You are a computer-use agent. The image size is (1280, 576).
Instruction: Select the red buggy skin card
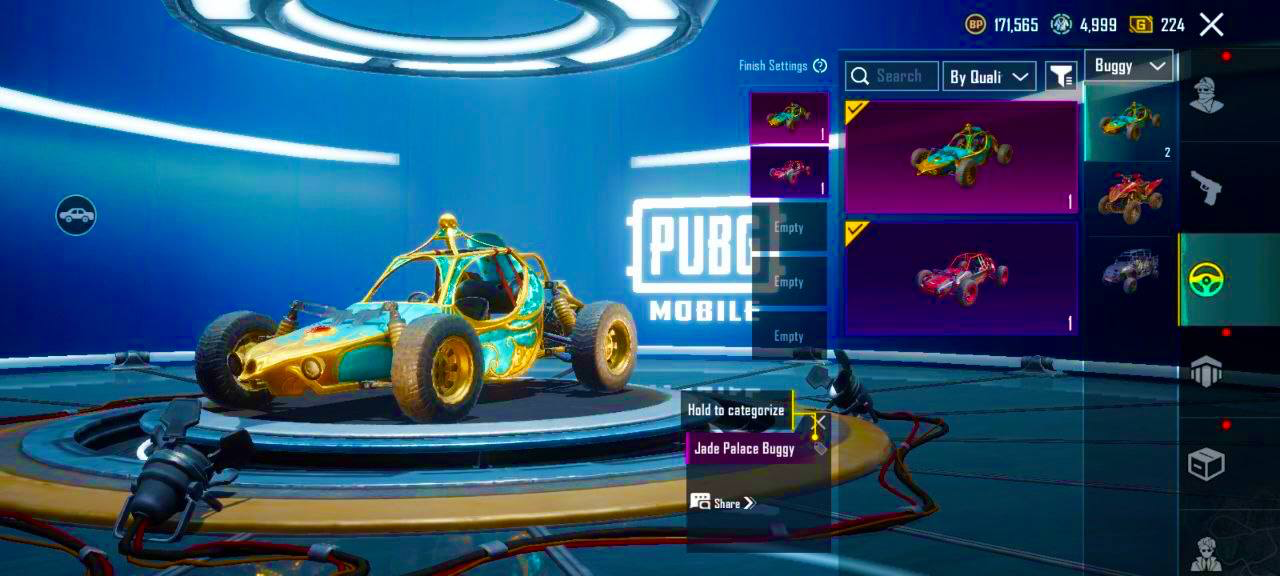point(961,277)
